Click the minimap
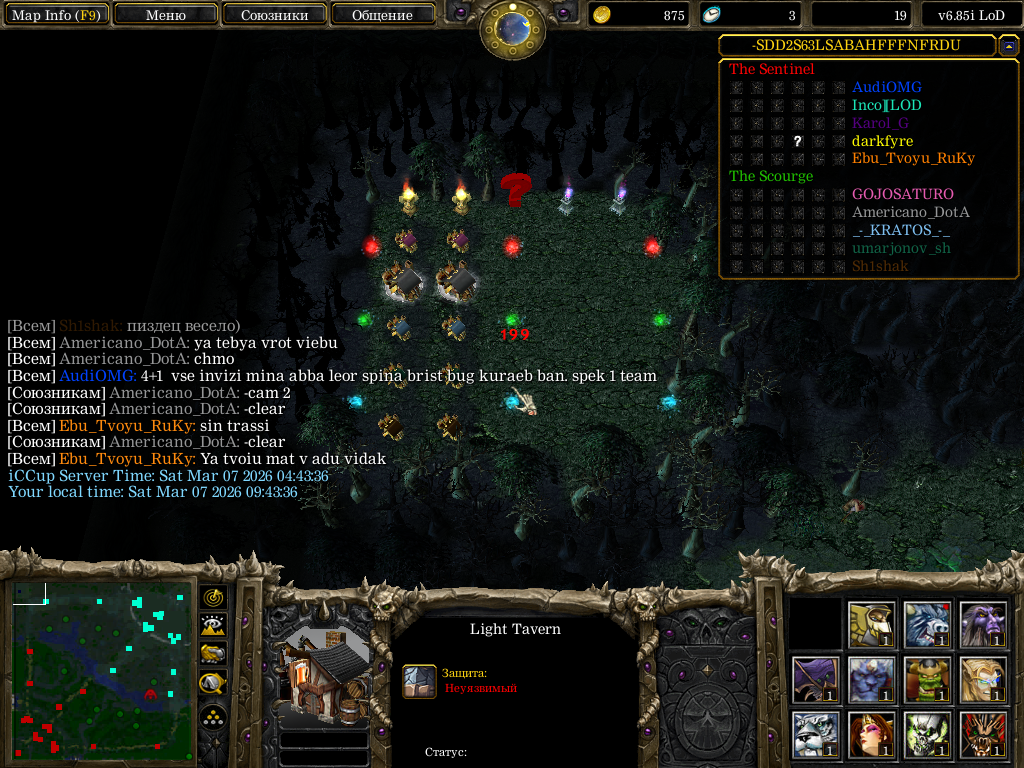 point(103,670)
